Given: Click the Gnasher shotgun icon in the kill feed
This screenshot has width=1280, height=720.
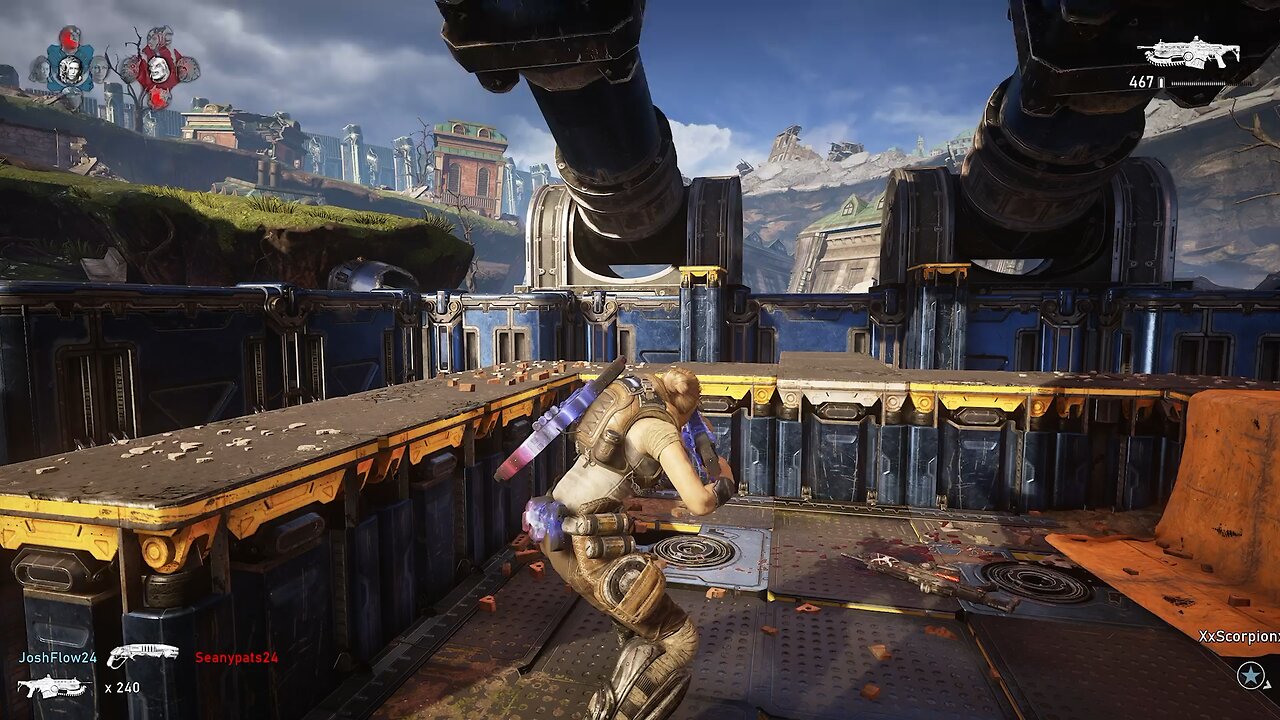Looking at the screenshot, I should (142, 655).
